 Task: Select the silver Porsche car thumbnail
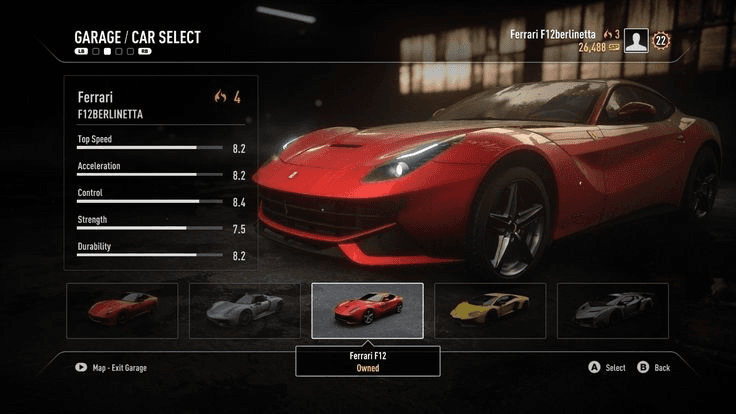click(244, 310)
